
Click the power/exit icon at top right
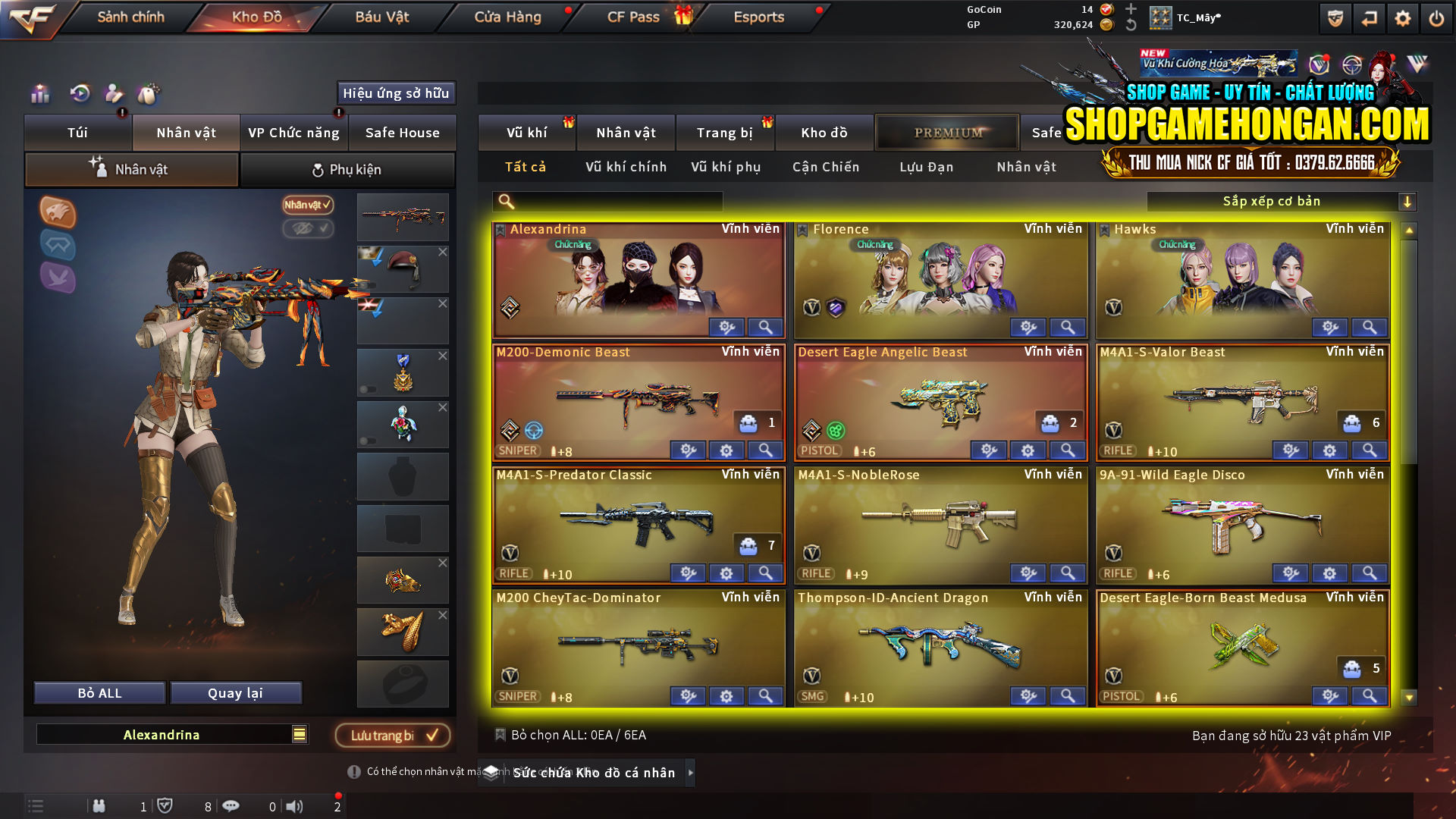pos(1437,17)
